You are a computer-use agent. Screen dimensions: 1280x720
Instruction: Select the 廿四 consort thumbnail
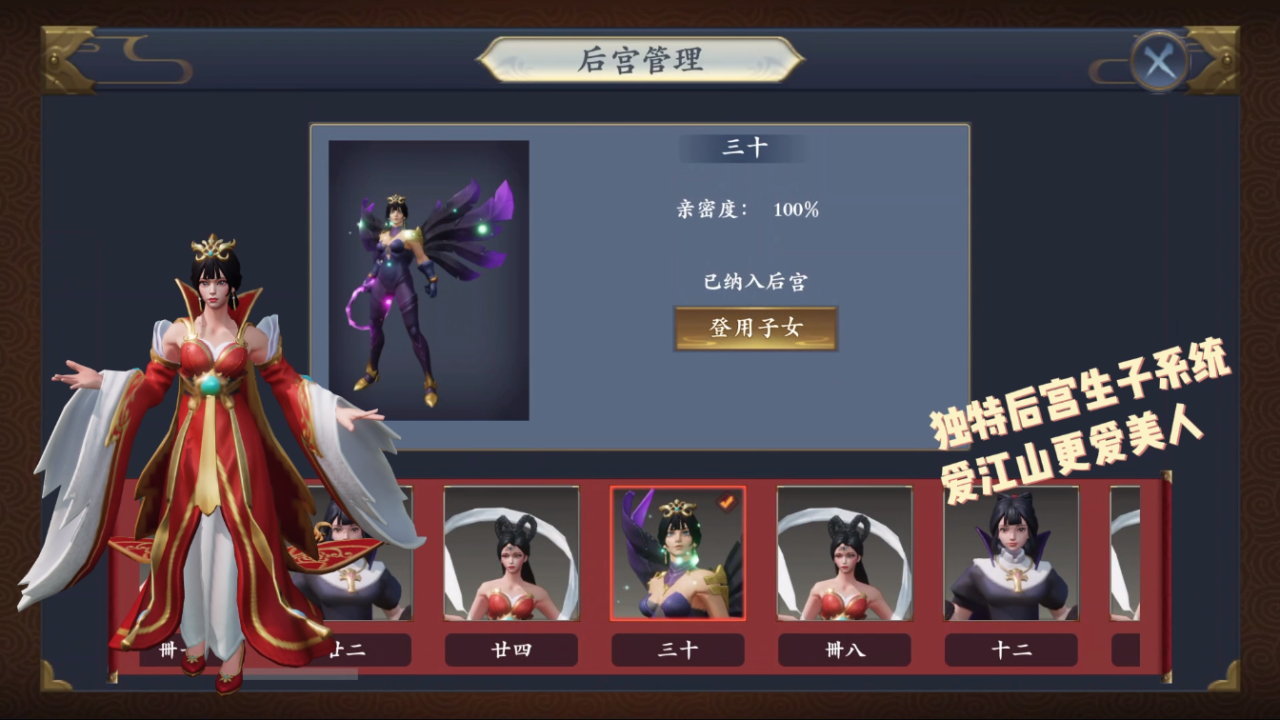(511, 555)
